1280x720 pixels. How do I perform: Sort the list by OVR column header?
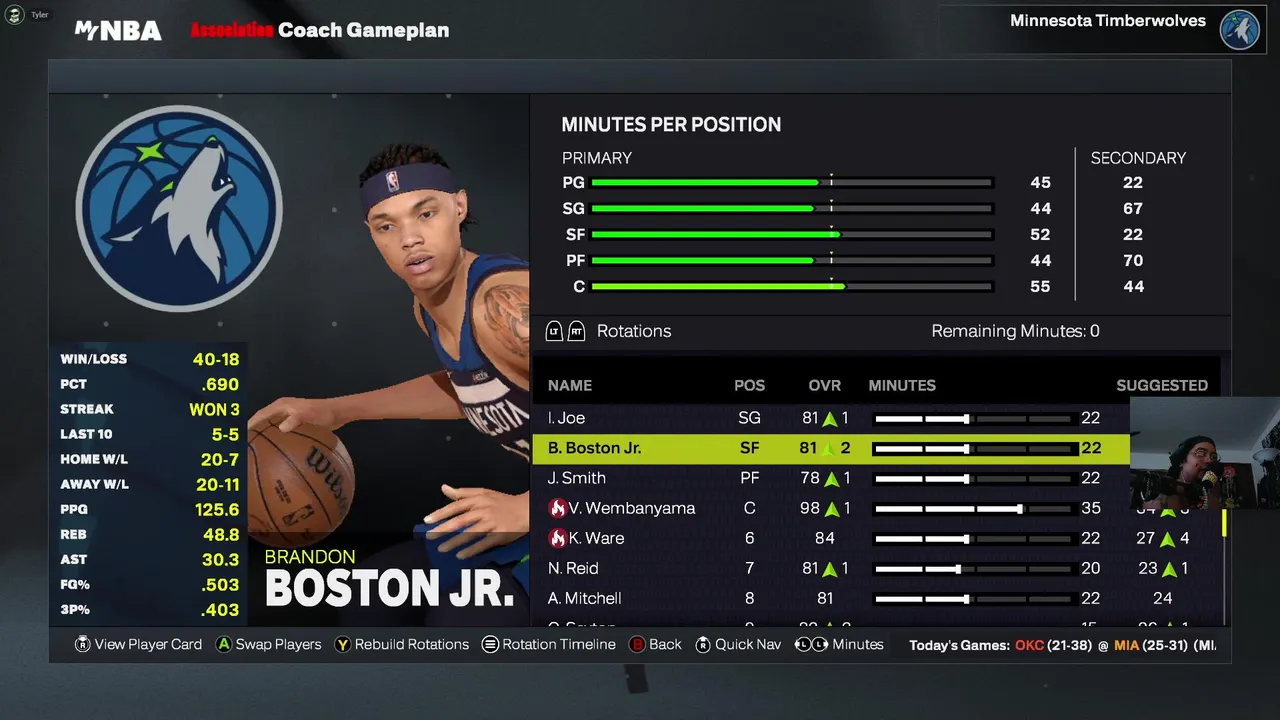tap(824, 385)
